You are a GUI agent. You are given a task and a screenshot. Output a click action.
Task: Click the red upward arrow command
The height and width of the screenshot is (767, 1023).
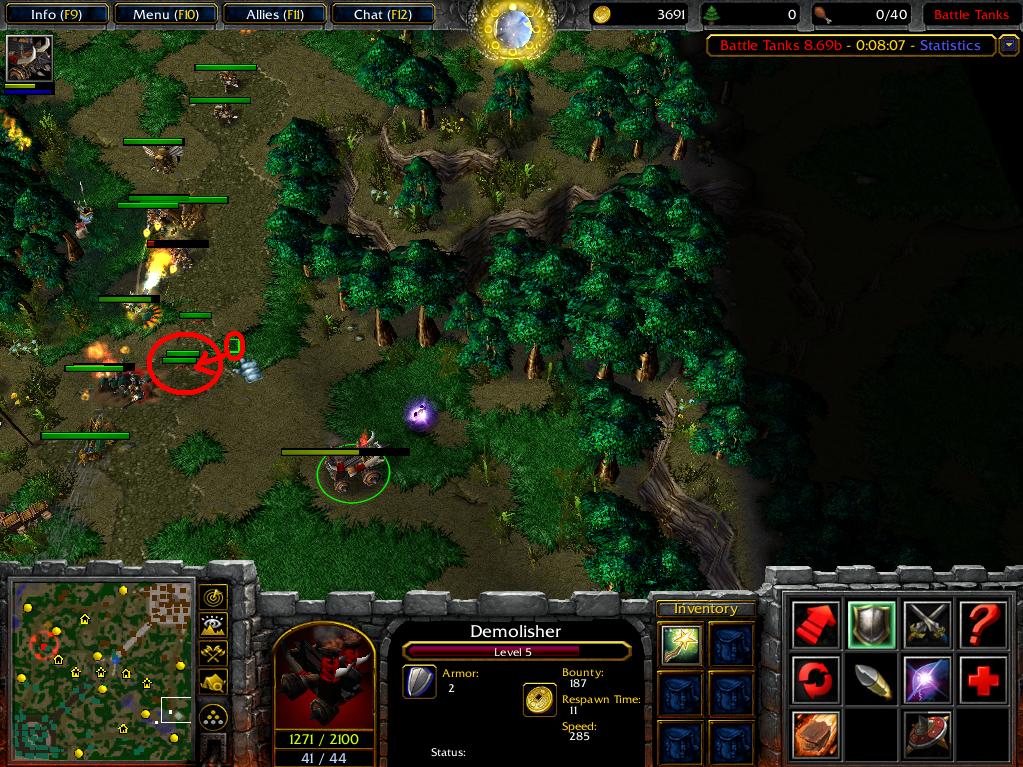[816, 625]
